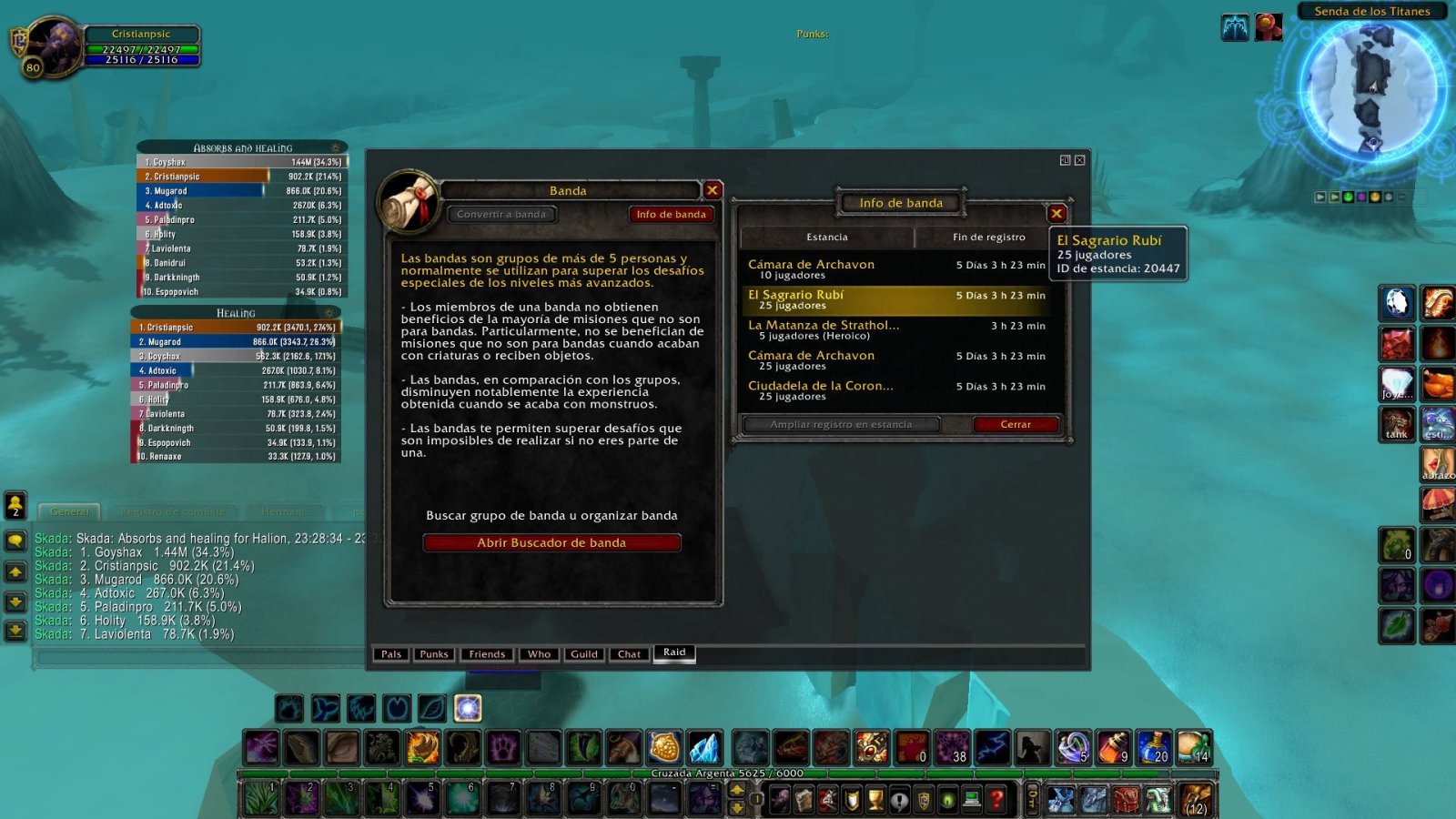The width and height of the screenshot is (1456, 819).
Task: Toggle the green dot beside the minimap buttons
Action: tap(1348, 197)
